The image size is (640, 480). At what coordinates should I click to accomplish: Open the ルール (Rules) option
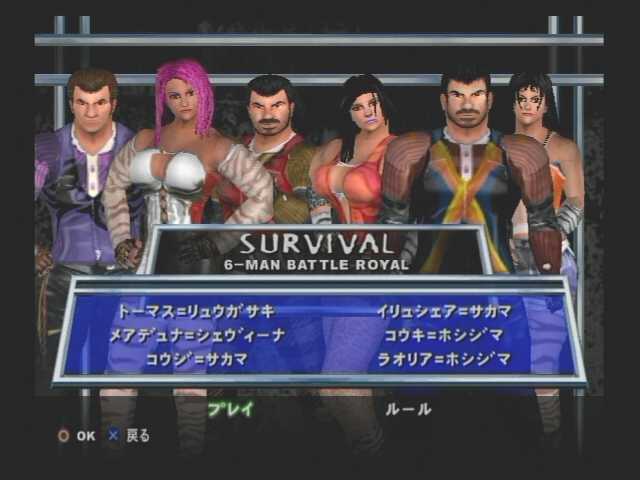tap(409, 408)
